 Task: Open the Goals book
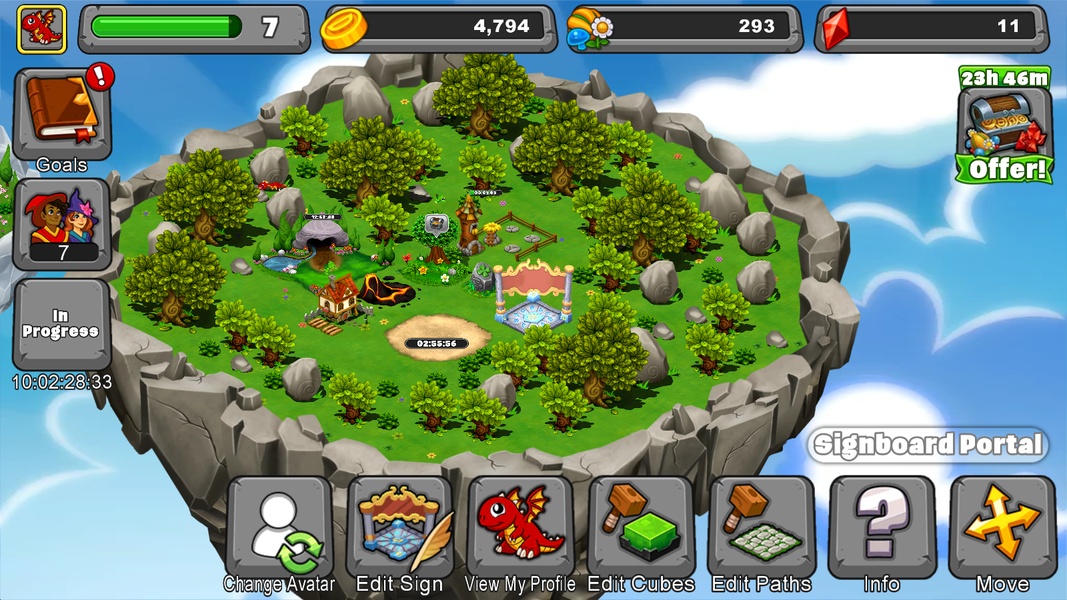coord(61,115)
